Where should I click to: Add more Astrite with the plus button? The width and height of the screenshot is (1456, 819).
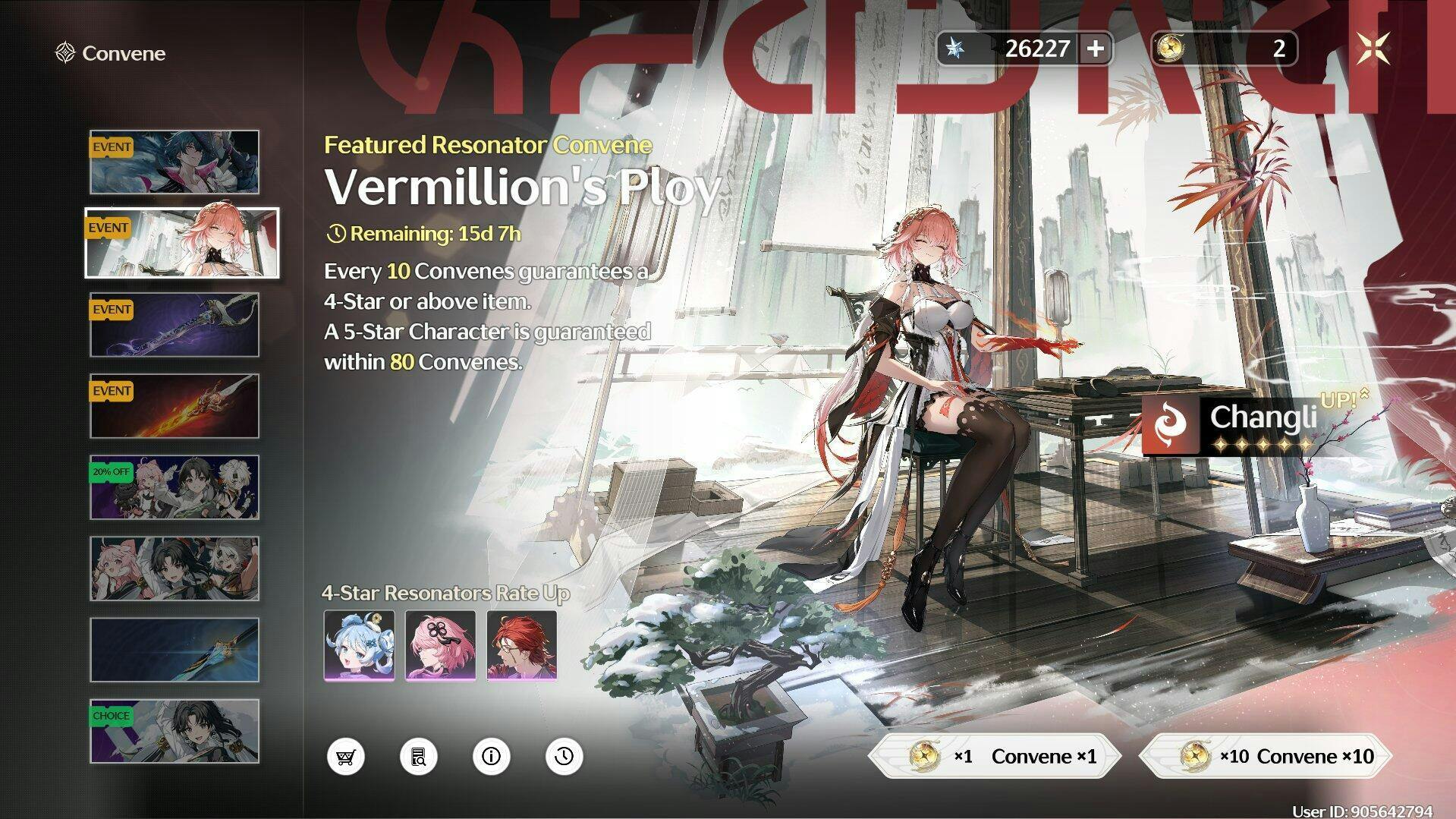pyautogui.click(x=1095, y=49)
